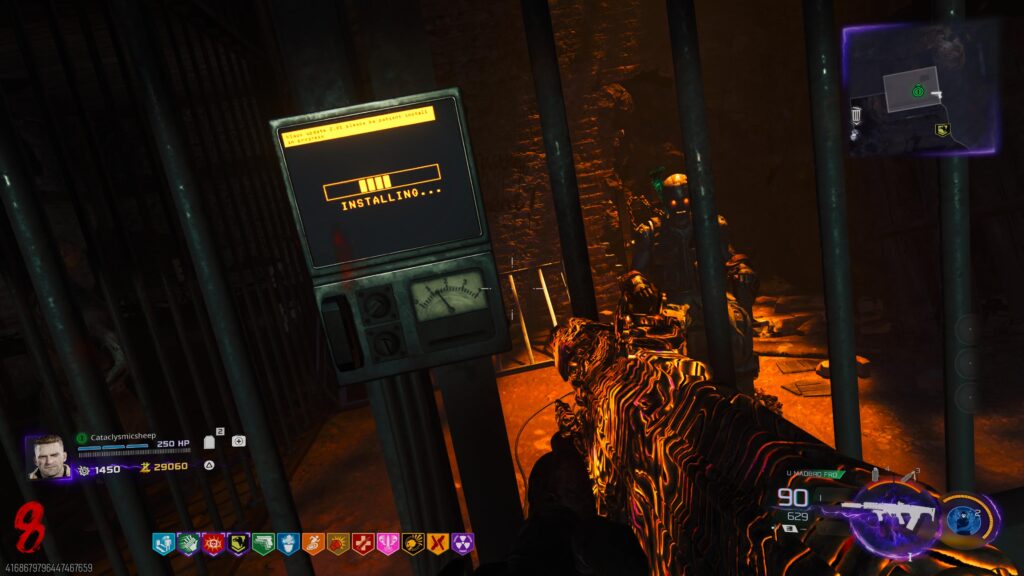Viewport: 1024px width, 576px height.
Task: Click the purple radiation perk icon
Action: point(462,543)
